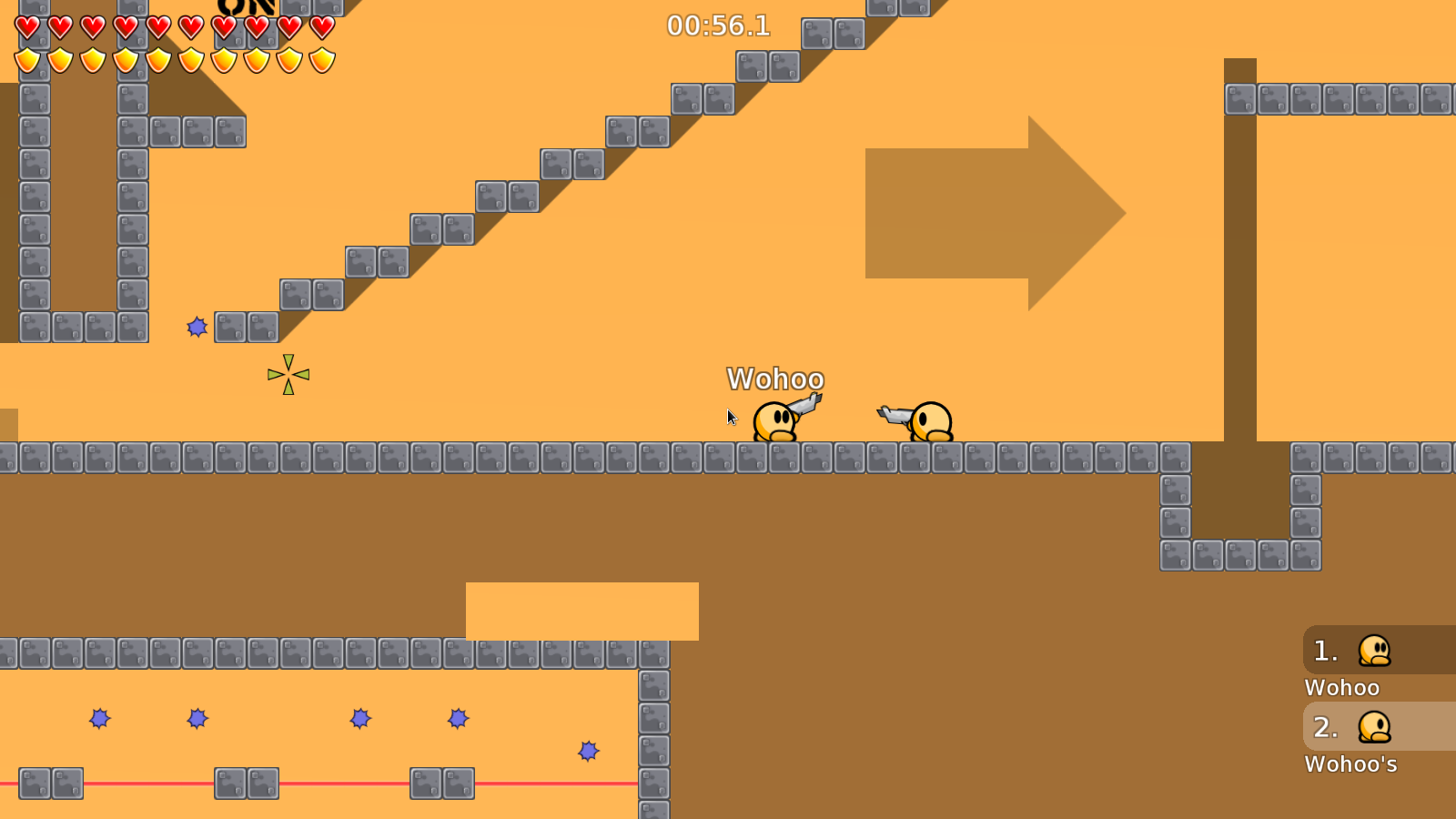The width and height of the screenshot is (1456, 819).
Task: Click the blue spike above the red laser
Action: point(589,751)
